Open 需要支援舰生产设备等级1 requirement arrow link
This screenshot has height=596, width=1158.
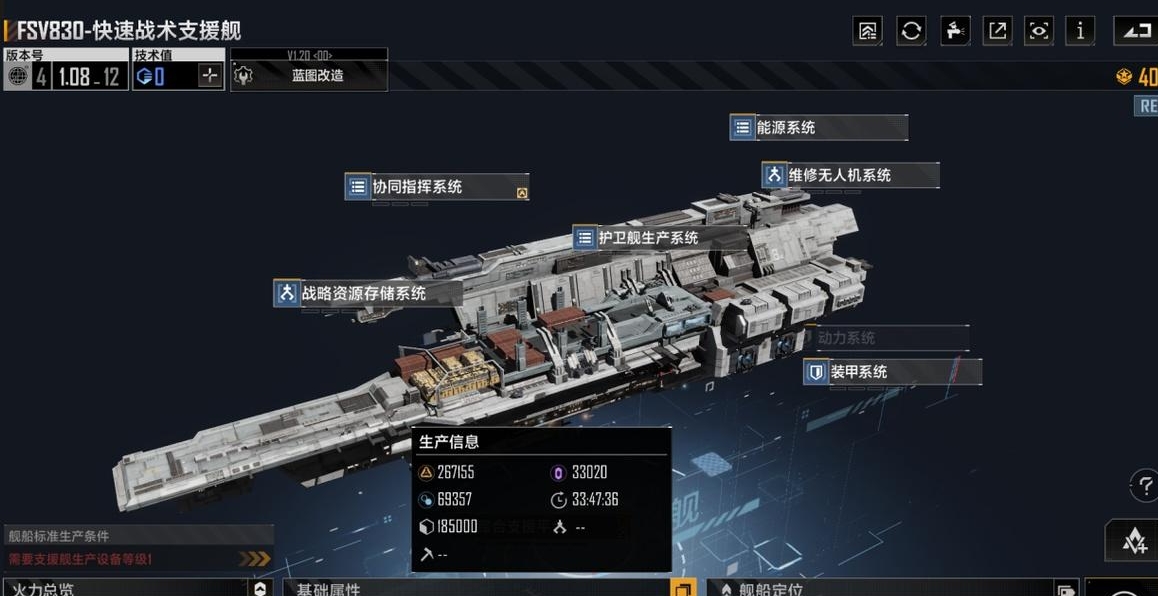point(254,559)
